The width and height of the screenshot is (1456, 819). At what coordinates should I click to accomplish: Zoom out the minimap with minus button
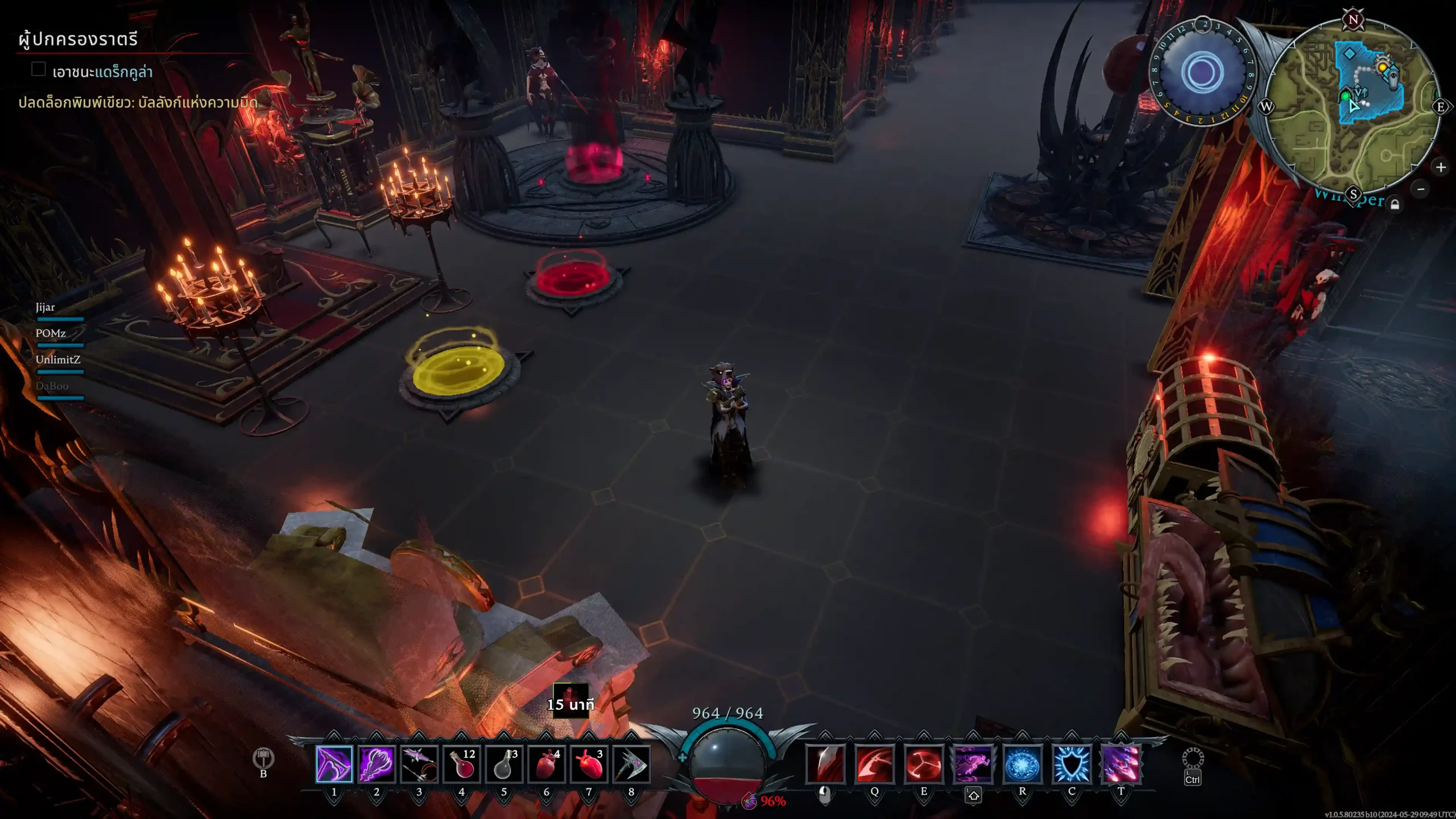(x=1421, y=189)
